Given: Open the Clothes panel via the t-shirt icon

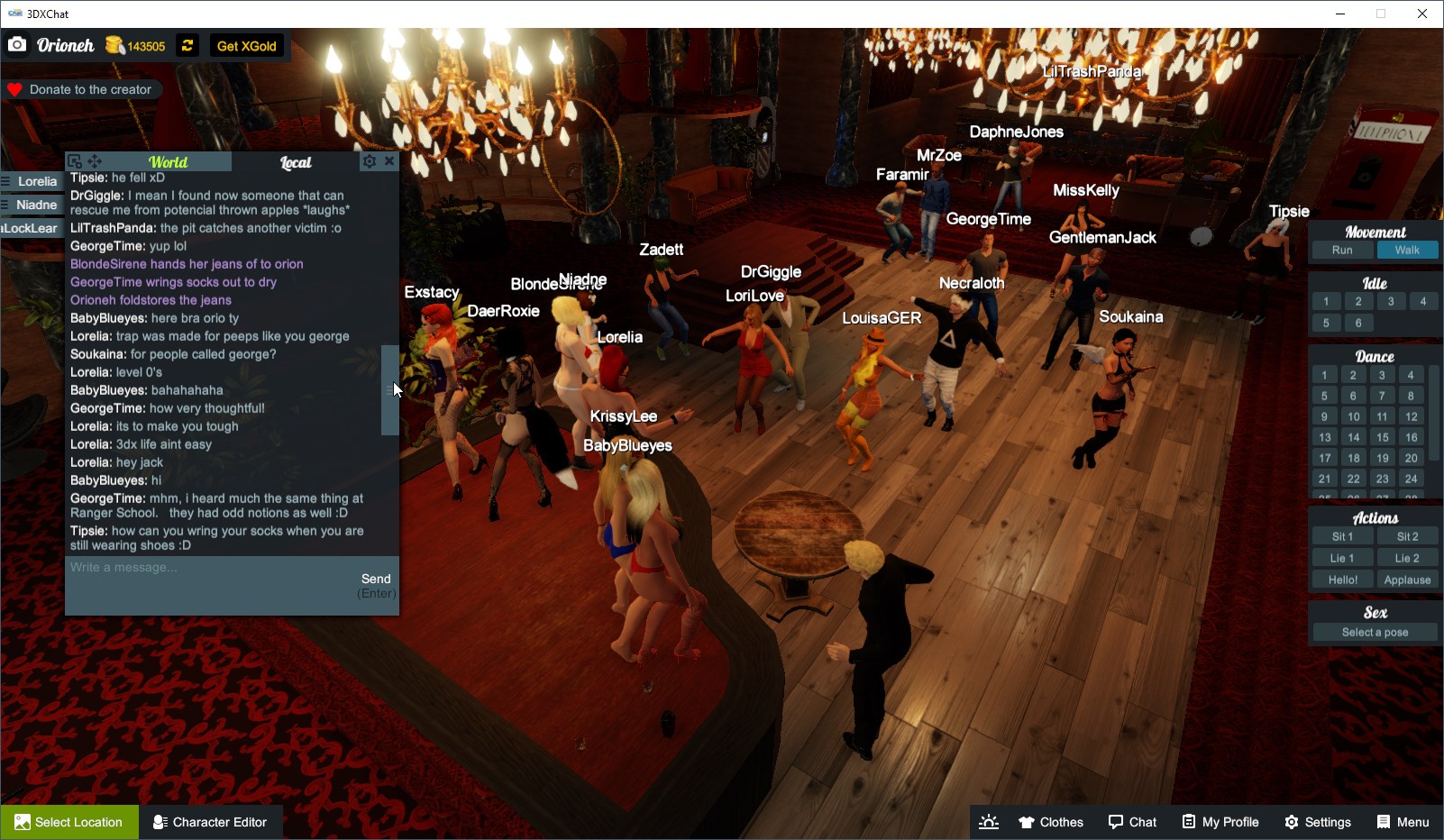Looking at the screenshot, I should (1028, 821).
